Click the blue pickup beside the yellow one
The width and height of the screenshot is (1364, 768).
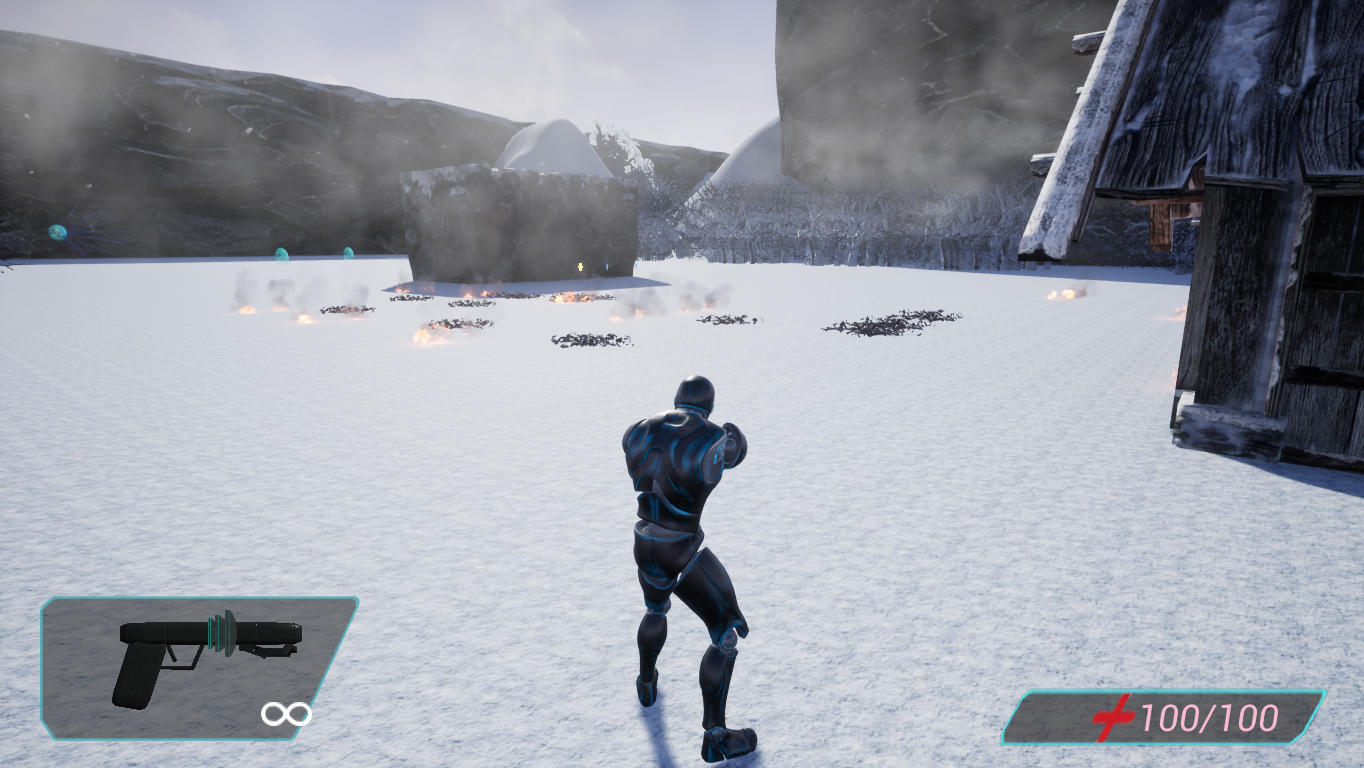tap(607, 266)
